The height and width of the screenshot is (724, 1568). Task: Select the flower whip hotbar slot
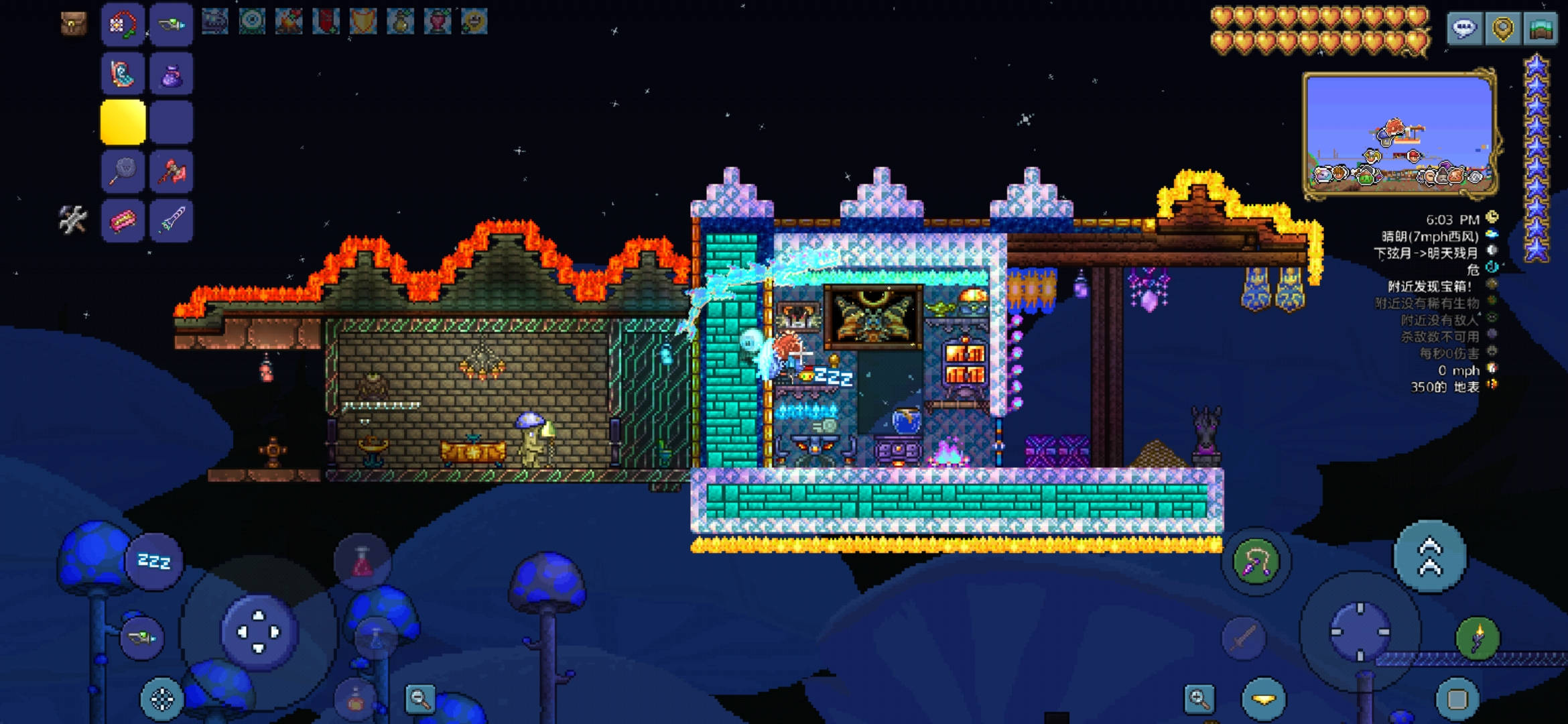pyautogui.click(x=123, y=25)
